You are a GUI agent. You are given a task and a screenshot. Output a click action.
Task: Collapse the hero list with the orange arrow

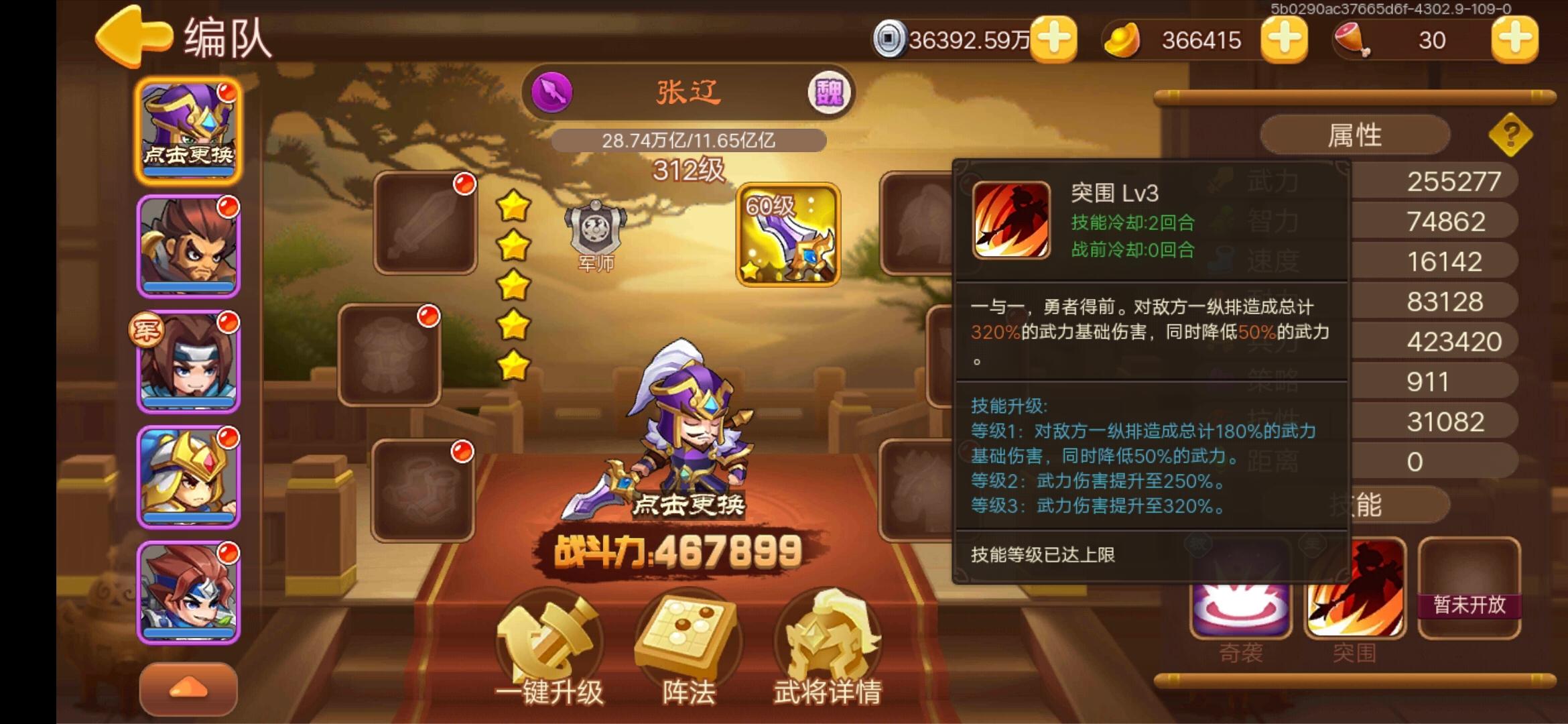[190, 687]
